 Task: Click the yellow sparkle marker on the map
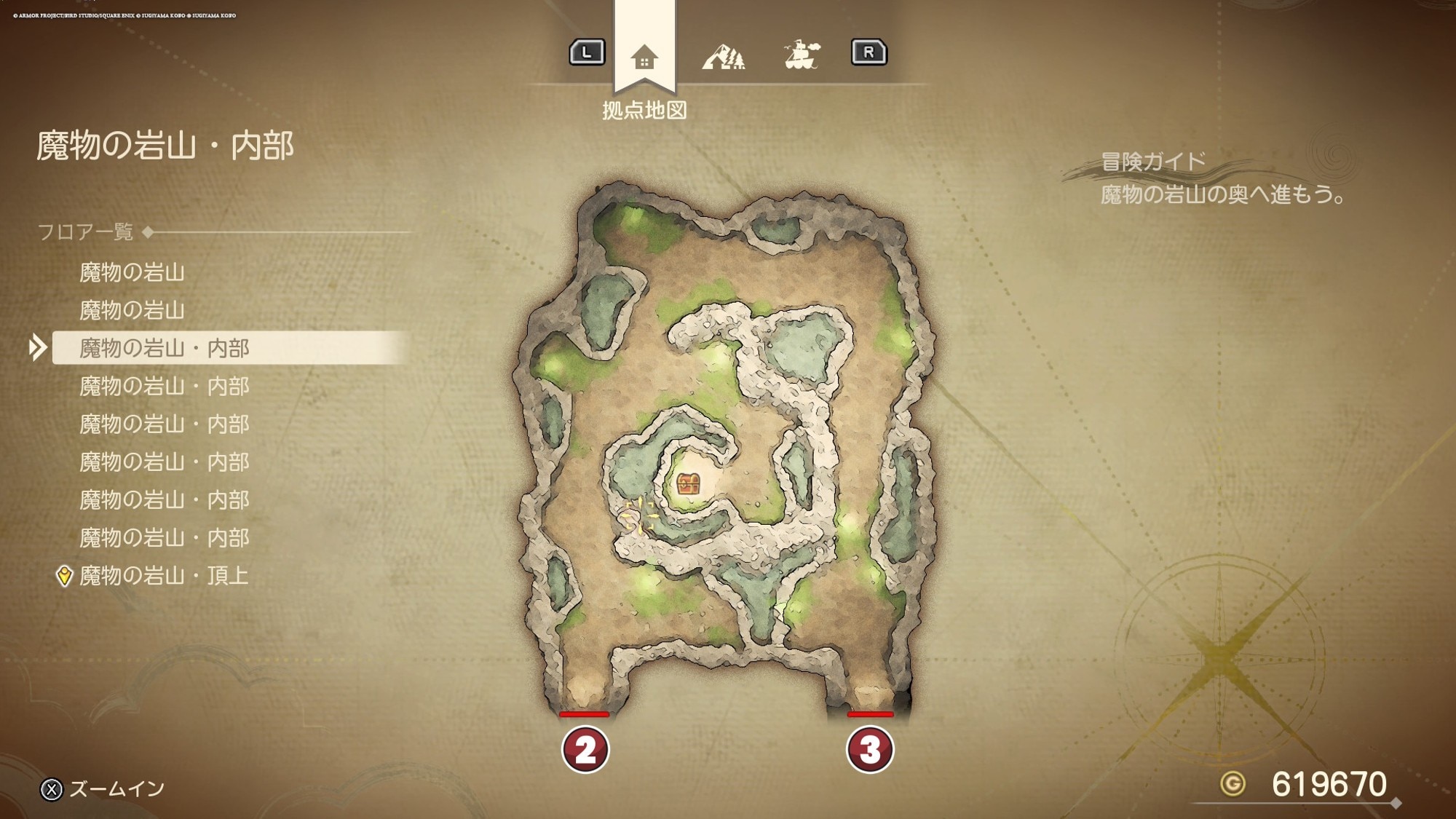[638, 515]
